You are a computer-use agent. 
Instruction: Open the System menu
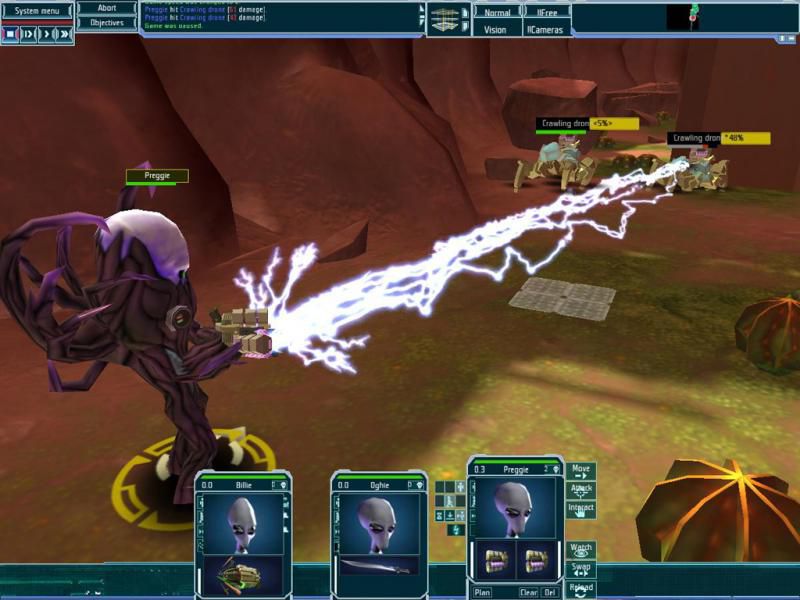point(37,11)
